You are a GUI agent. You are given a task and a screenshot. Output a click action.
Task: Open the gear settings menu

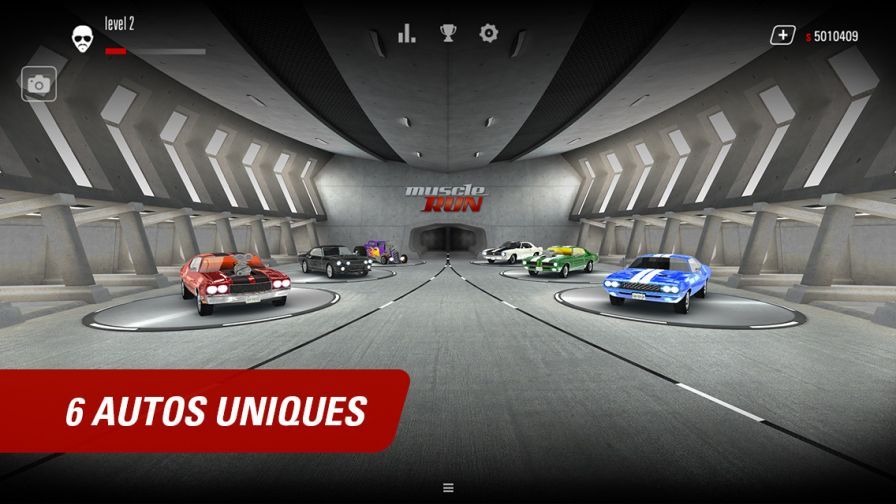(488, 34)
